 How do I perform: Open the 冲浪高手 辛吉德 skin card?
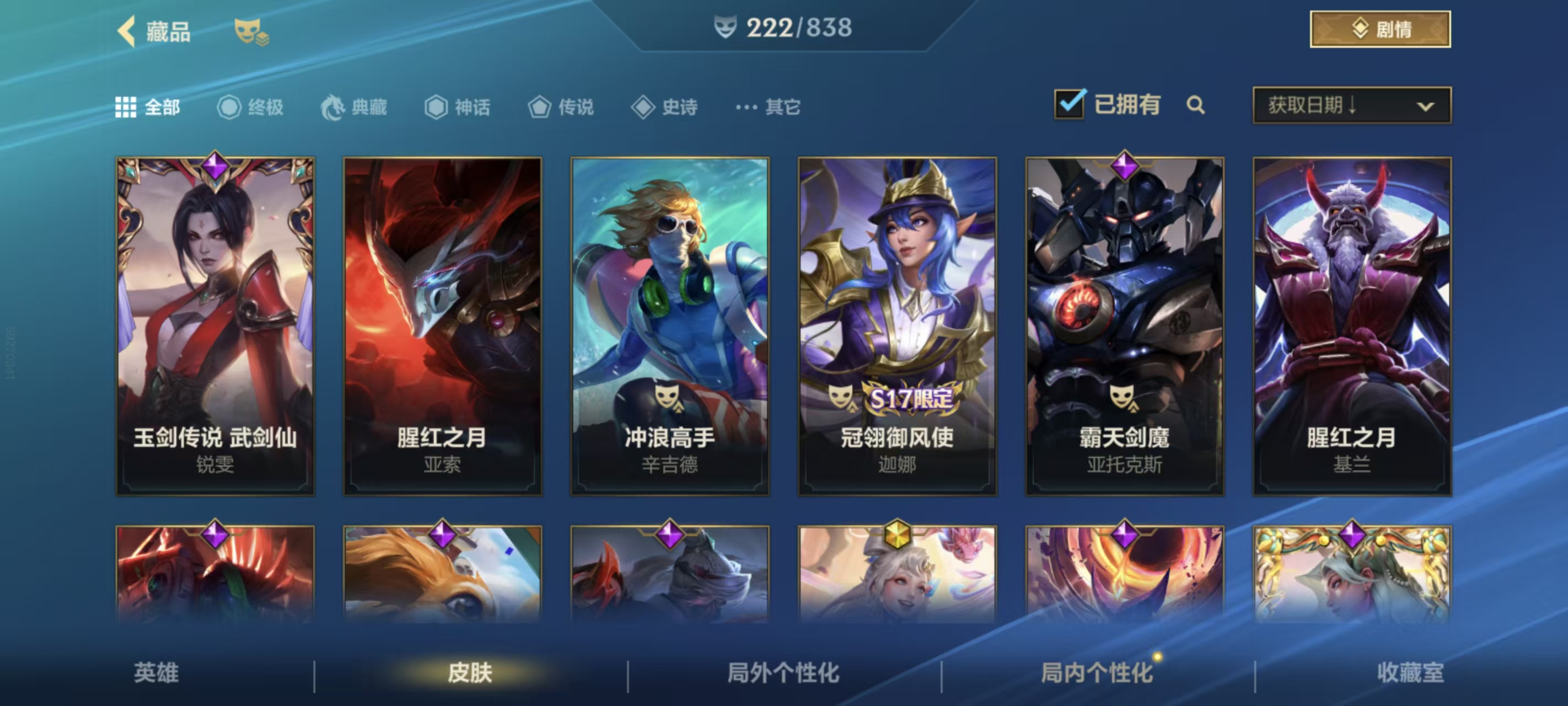[x=669, y=326]
